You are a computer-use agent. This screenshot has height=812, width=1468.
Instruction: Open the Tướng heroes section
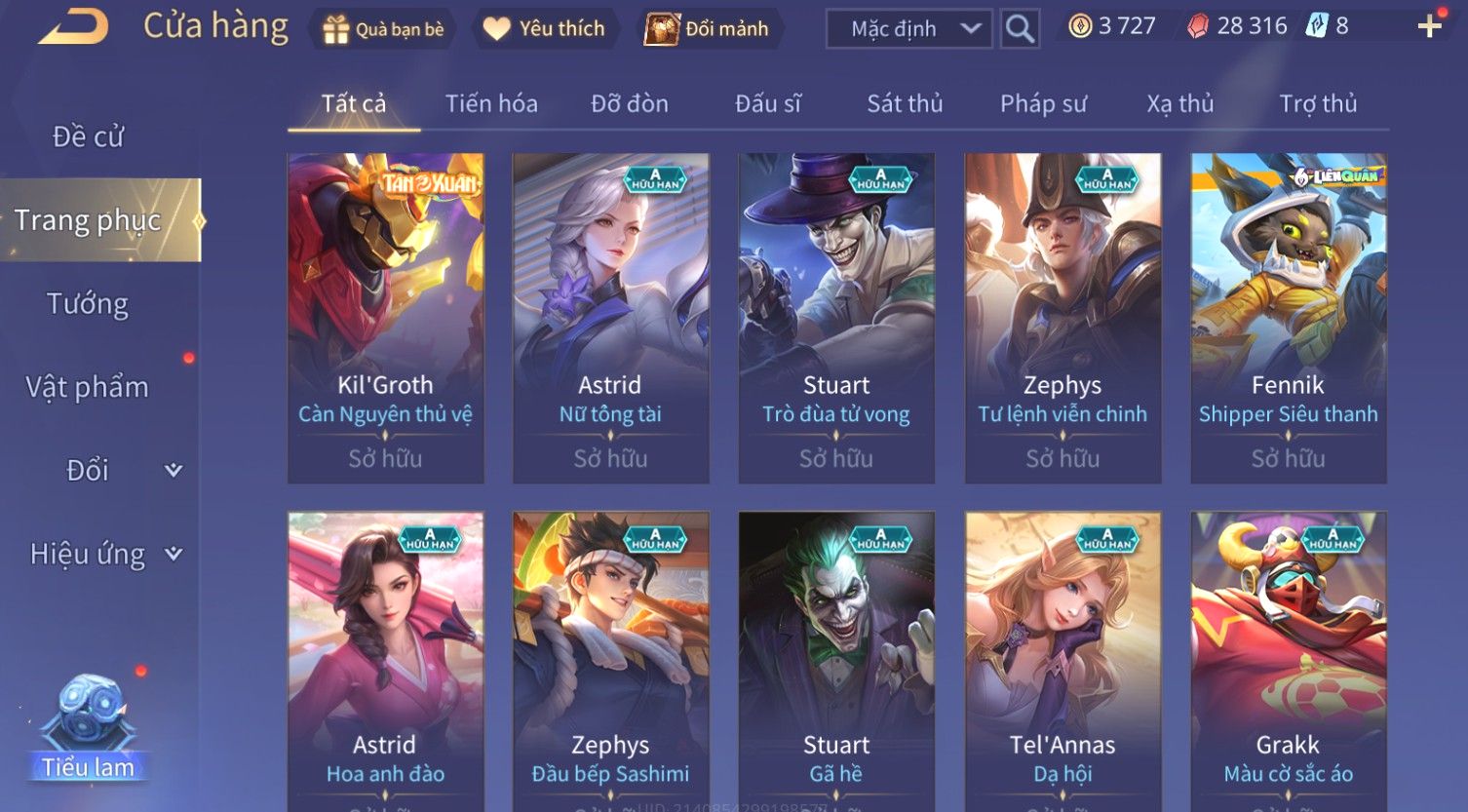(x=88, y=304)
